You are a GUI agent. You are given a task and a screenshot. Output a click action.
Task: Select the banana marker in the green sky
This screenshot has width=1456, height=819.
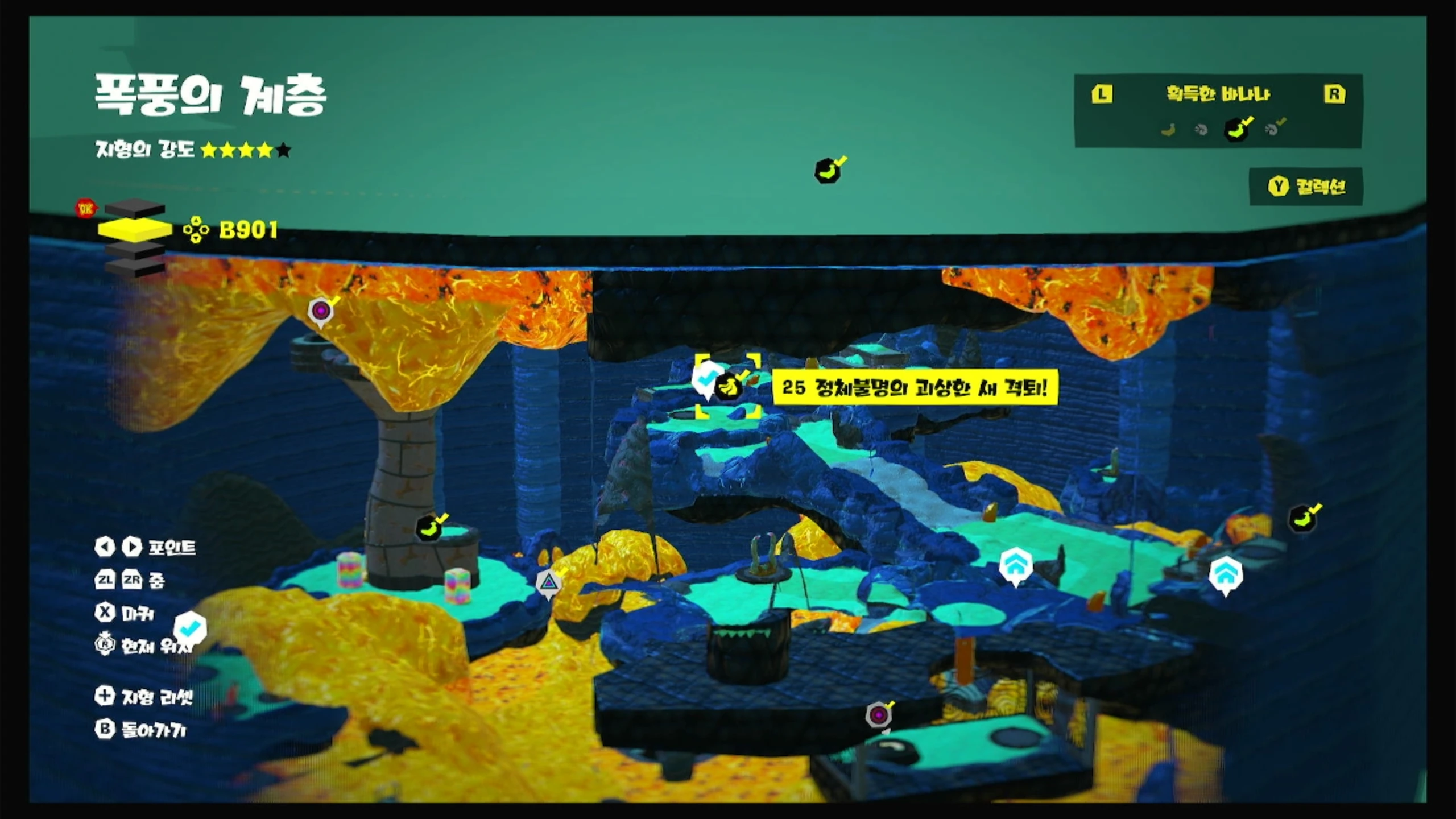(828, 170)
